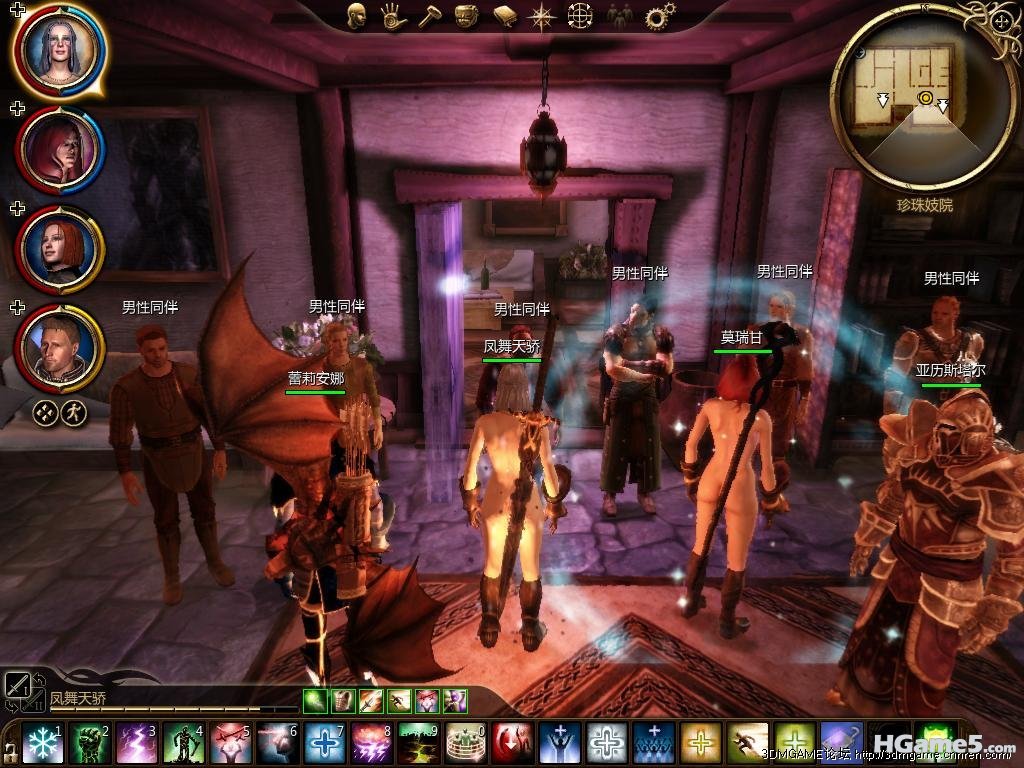Select the male warrior party portrait
This screenshot has height=768, width=1024.
click(60, 347)
